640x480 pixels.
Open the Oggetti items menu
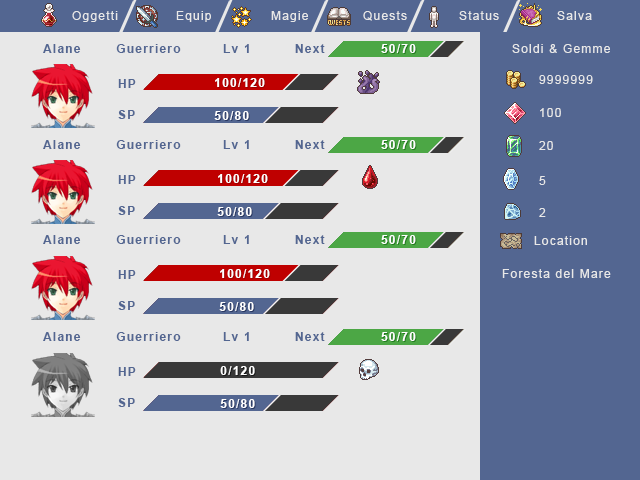click(x=80, y=16)
